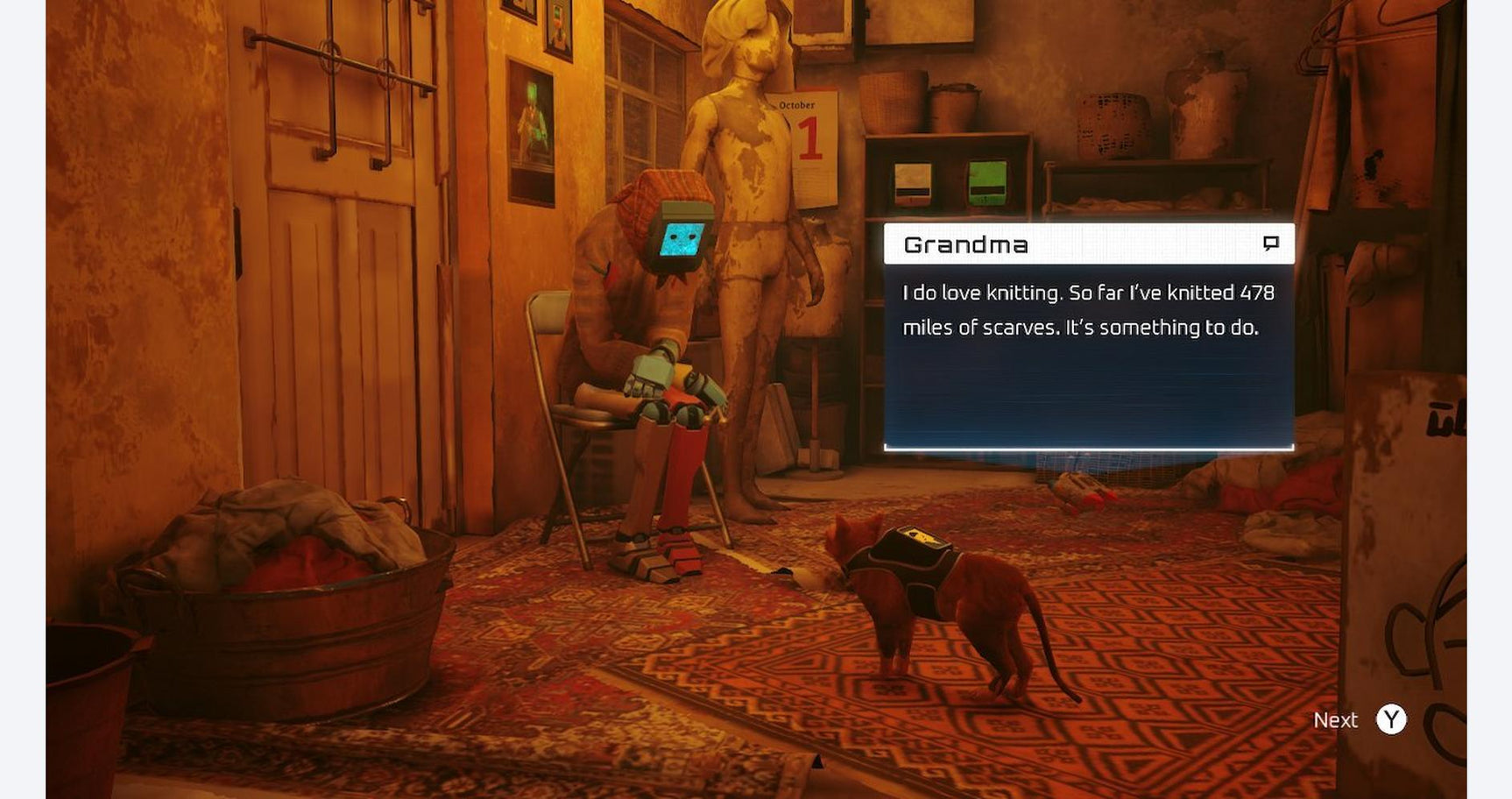Select the Grandma name label
Image resolution: width=1512 pixels, height=799 pixels.
click(965, 245)
